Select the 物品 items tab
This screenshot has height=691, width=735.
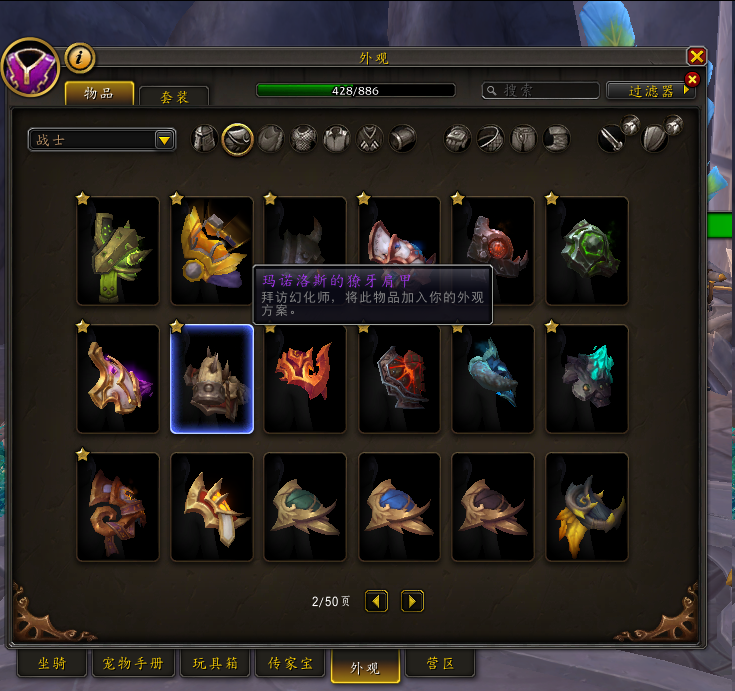tap(99, 94)
